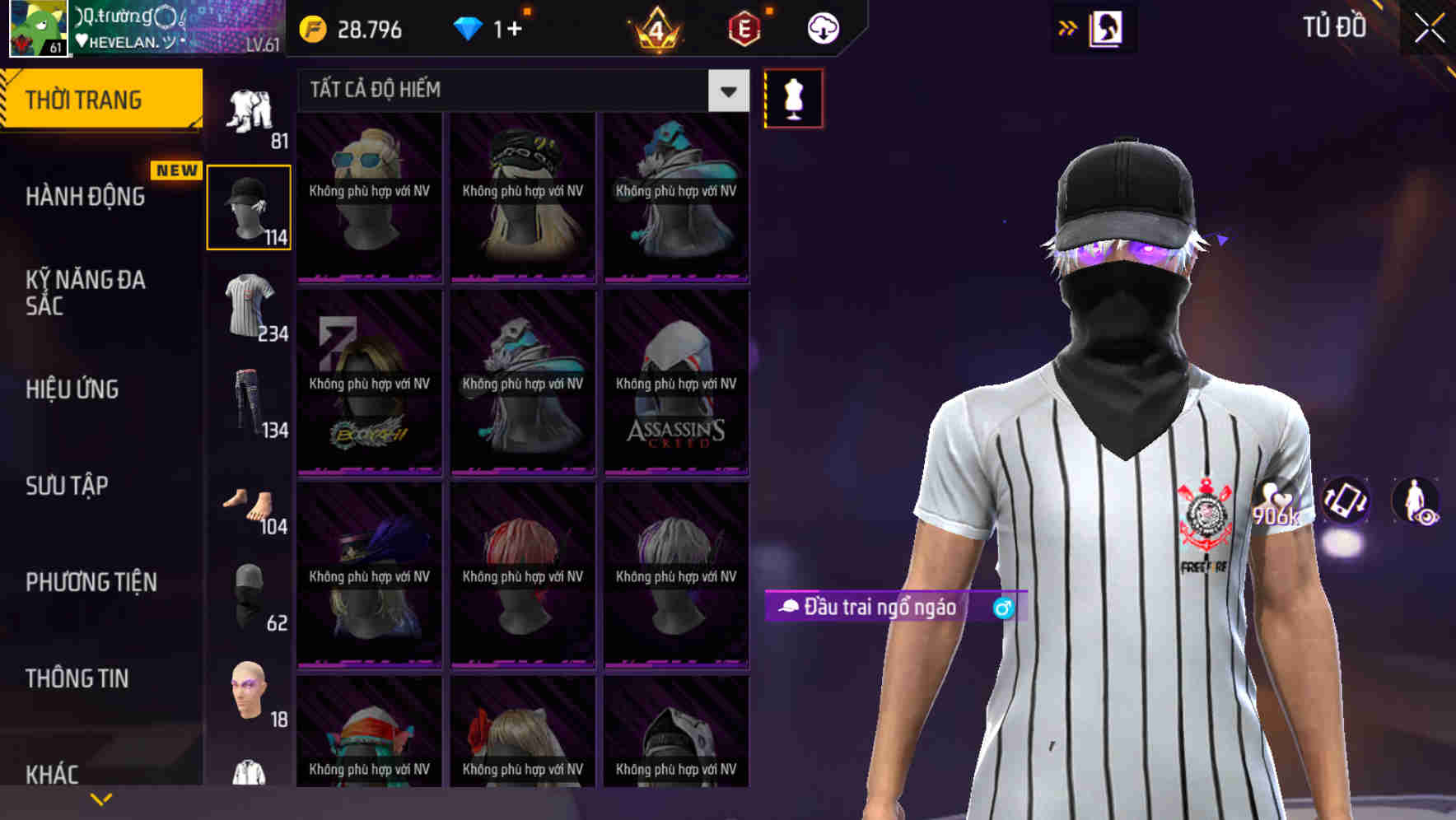Open the rank crown level 4 icon

pyautogui.click(x=655, y=28)
